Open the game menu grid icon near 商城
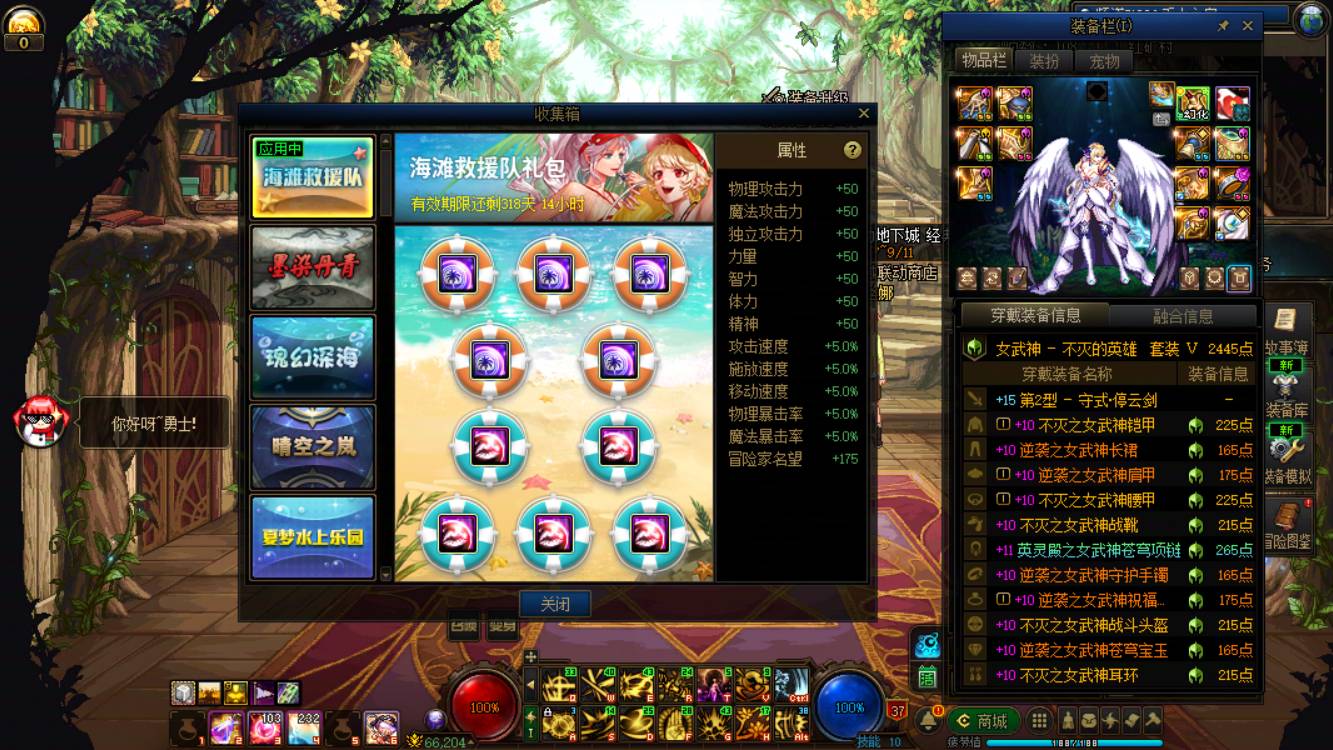Viewport: 1333px width, 750px height. tap(1037, 718)
